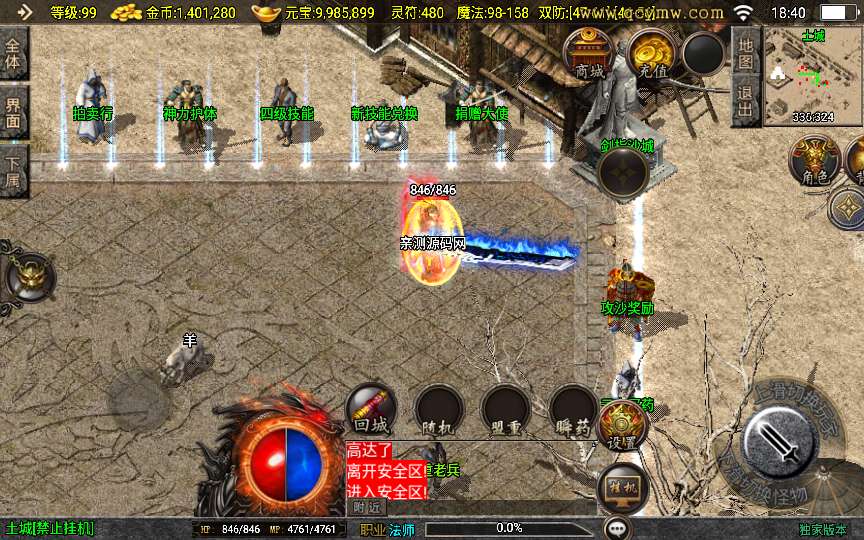Open the 商城 shop
This screenshot has width=864, height=540.
(x=589, y=53)
